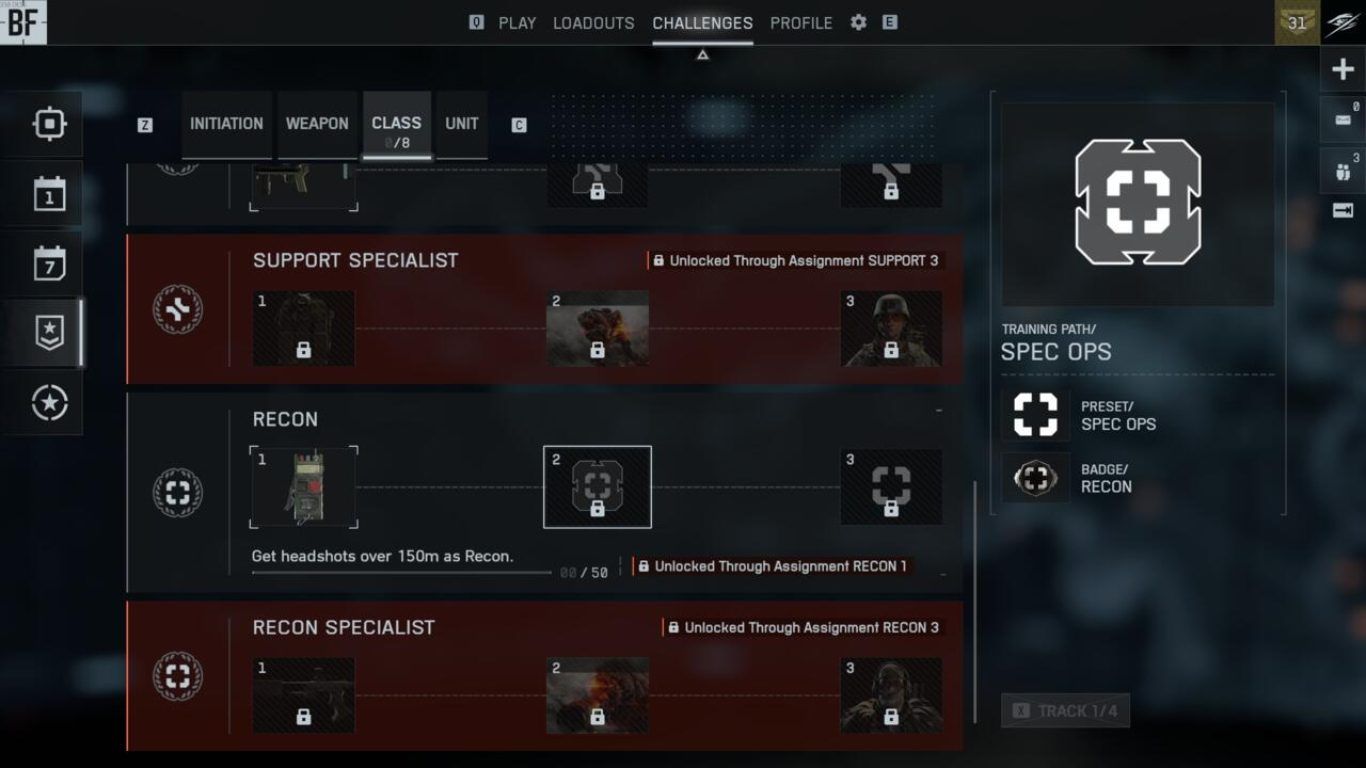This screenshot has width=1366, height=768.
Task: Click the Track 1/4 button
Action: click(1065, 711)
